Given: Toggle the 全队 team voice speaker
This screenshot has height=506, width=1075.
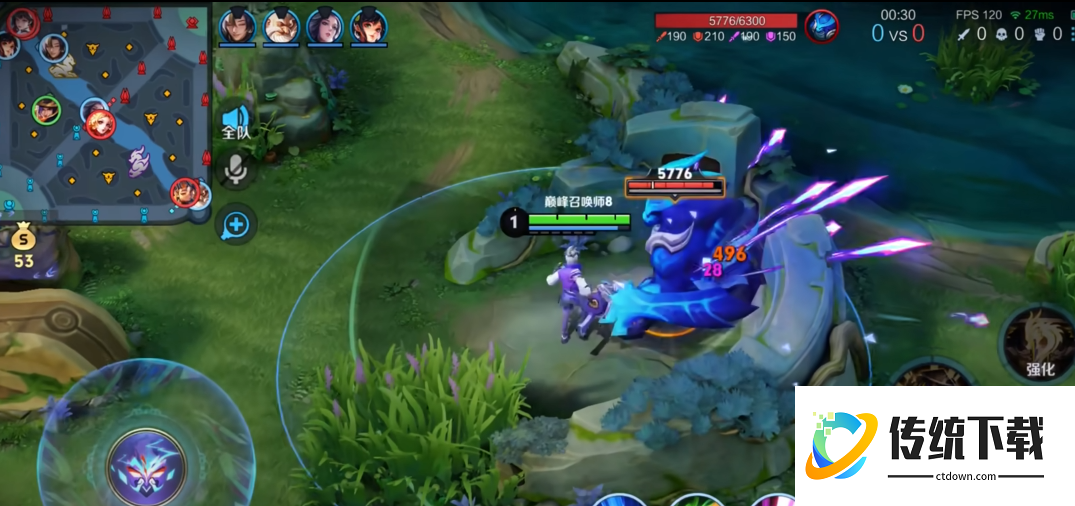Looking at the screenshot, I should pyautogui.click(x=236, y=122).
